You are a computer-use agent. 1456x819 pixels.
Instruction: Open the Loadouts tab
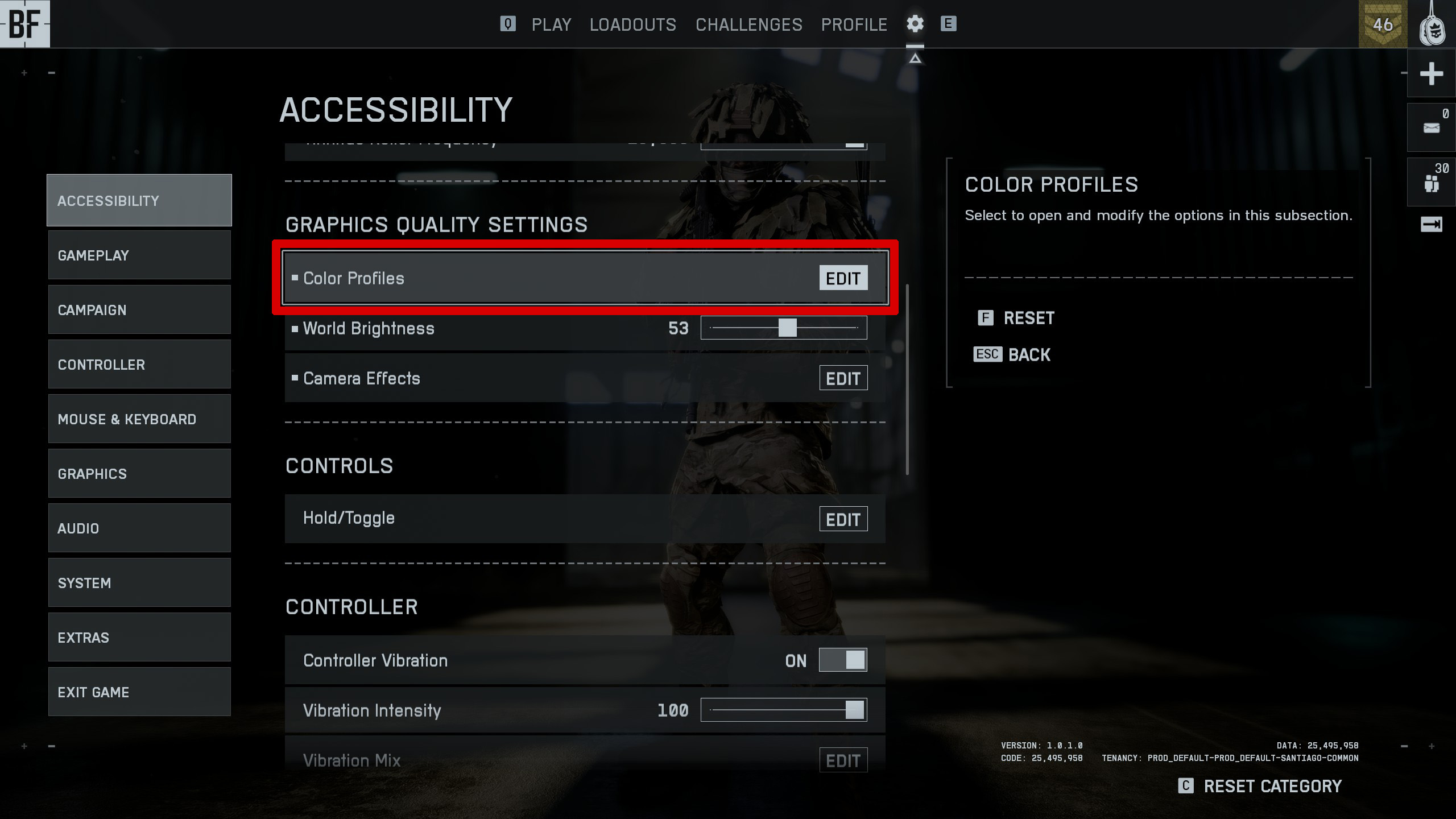(x=632, y=24)
